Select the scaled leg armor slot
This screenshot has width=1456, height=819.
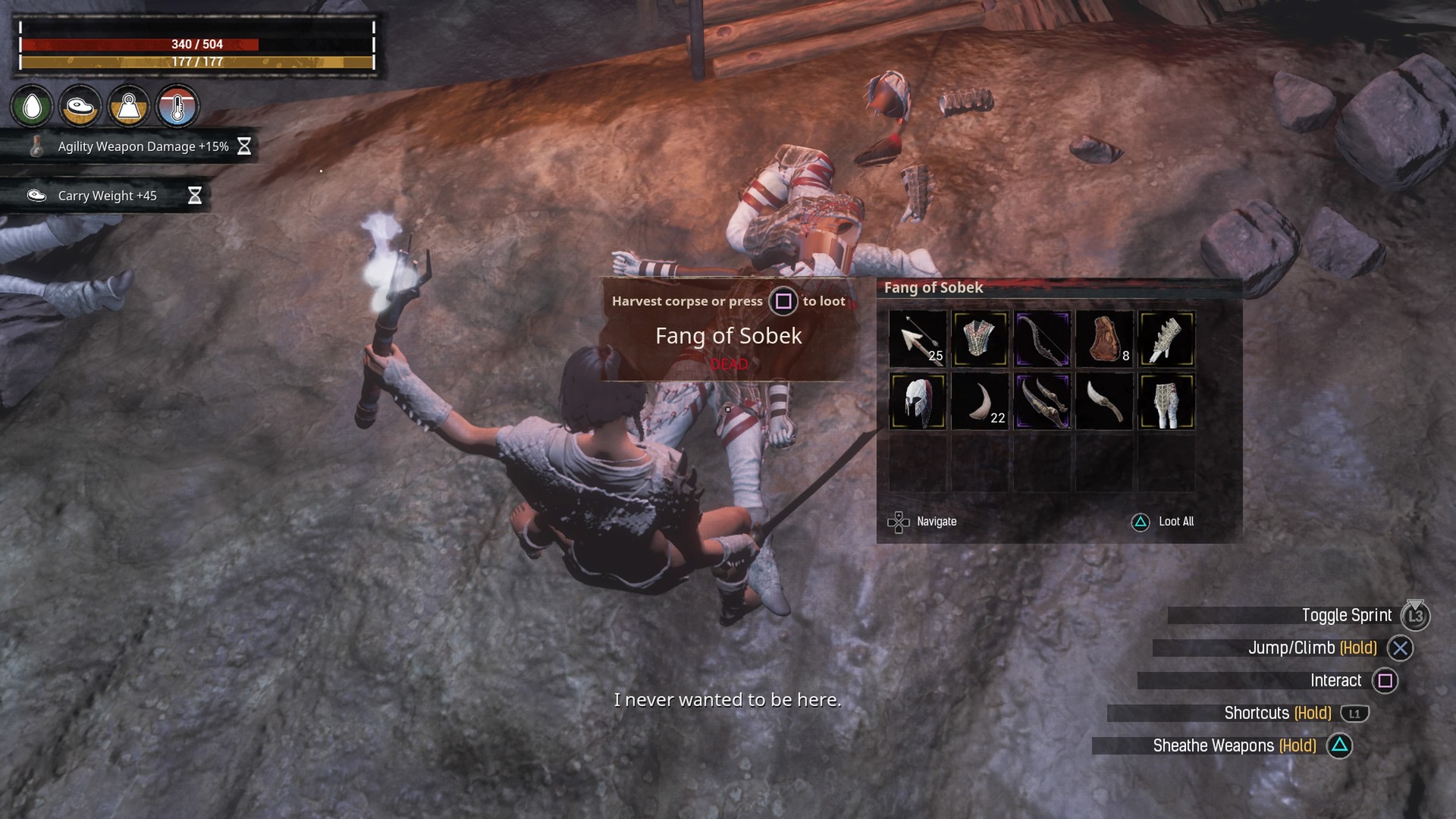pos(1166,401)
